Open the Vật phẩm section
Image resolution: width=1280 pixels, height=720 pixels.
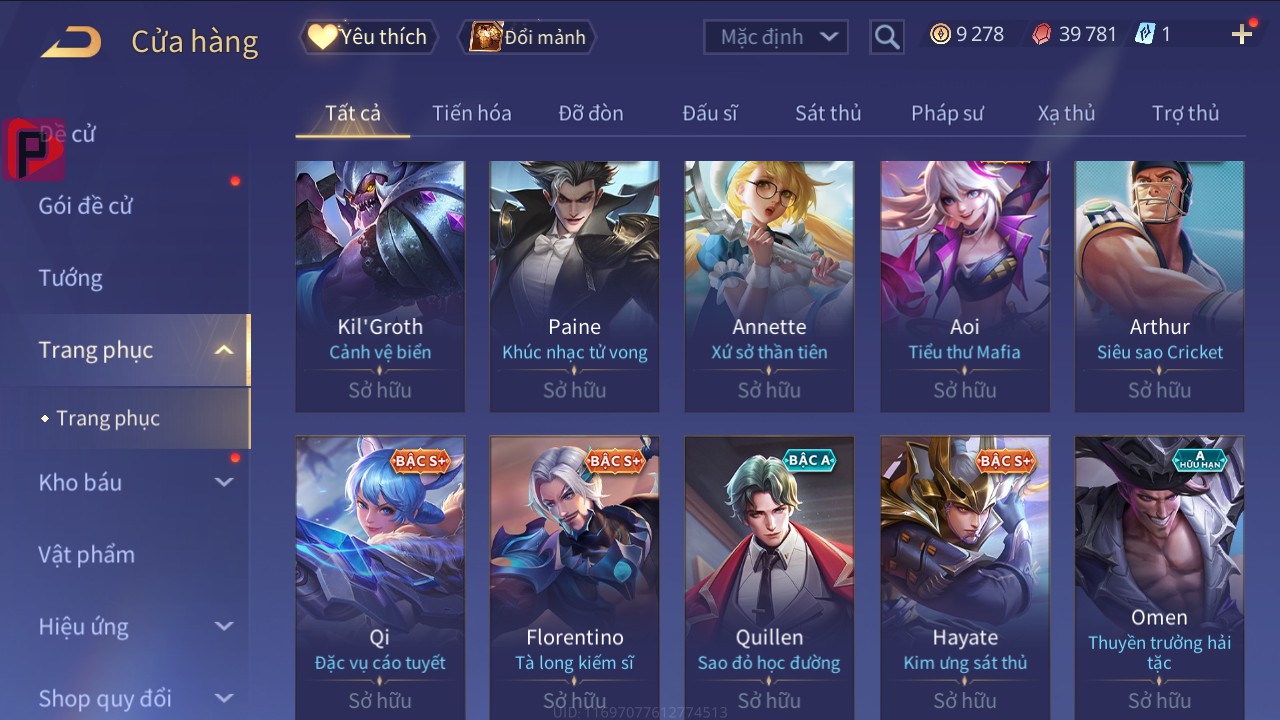(87, 554)
